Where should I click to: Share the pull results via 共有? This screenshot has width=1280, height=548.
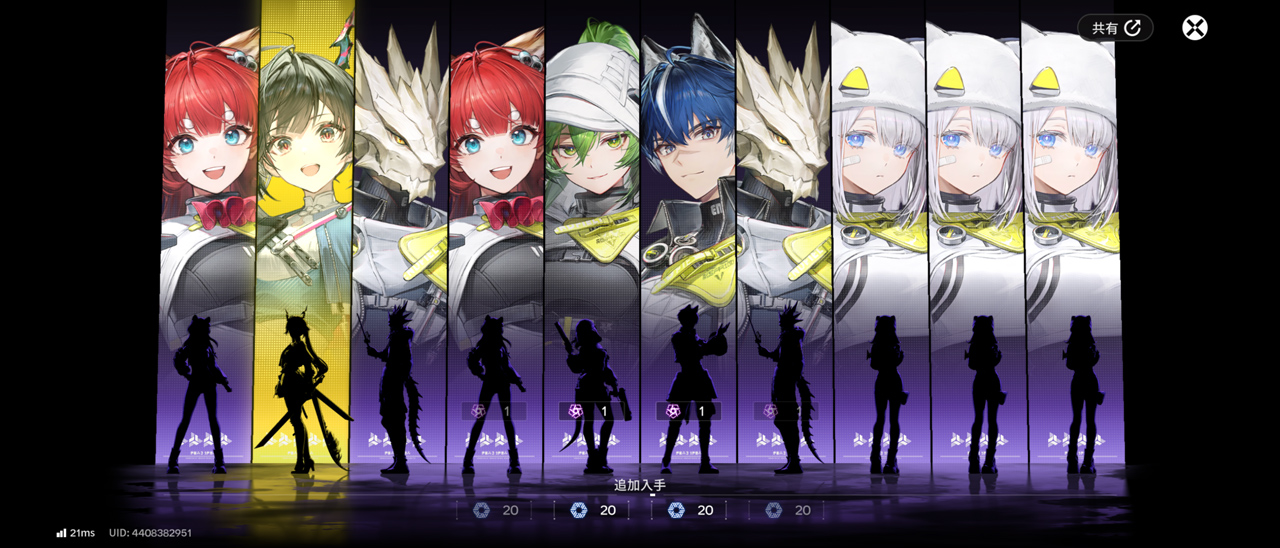click(1115, 28)
